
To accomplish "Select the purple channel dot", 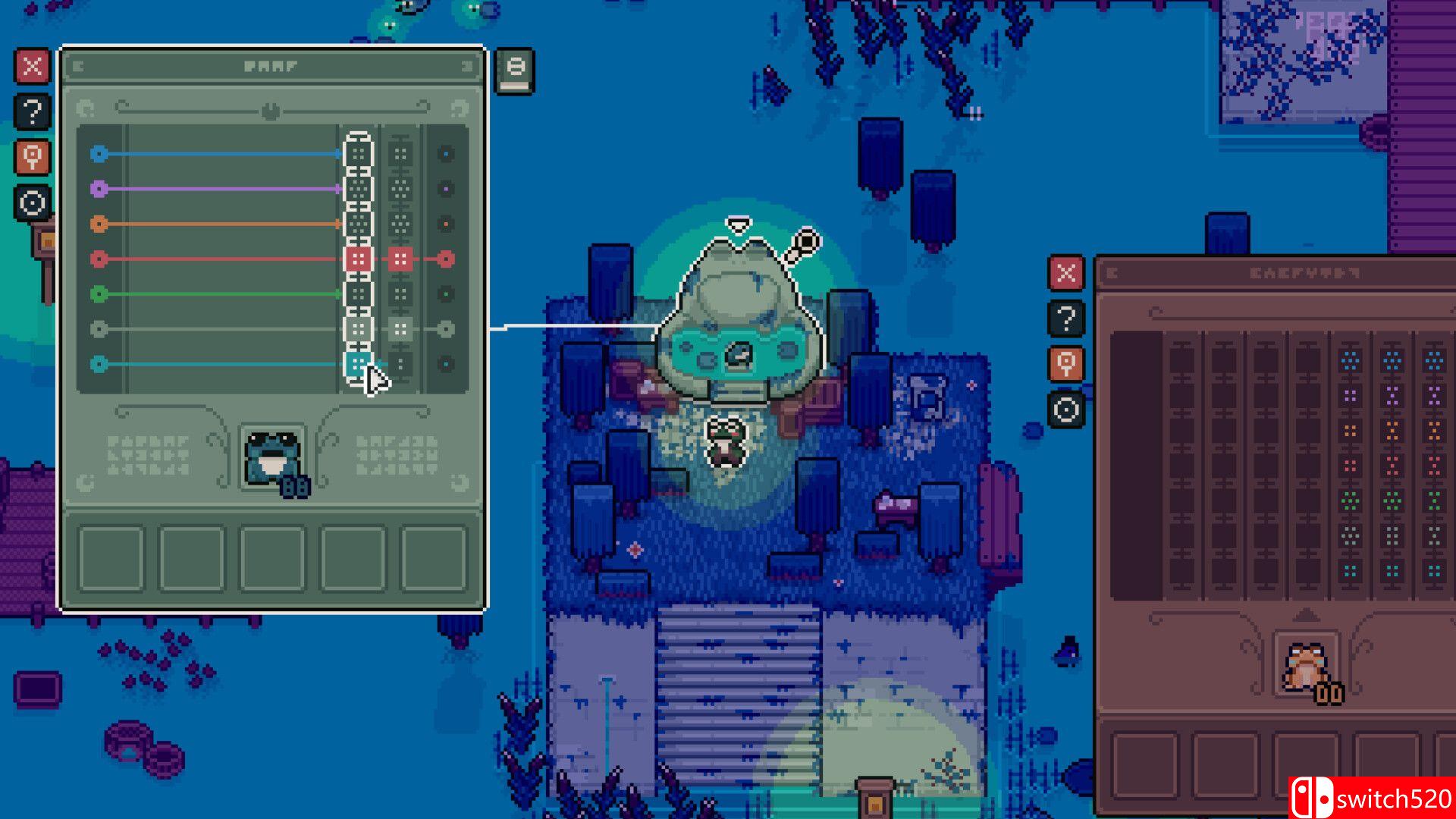I will (x=99, y=189).
